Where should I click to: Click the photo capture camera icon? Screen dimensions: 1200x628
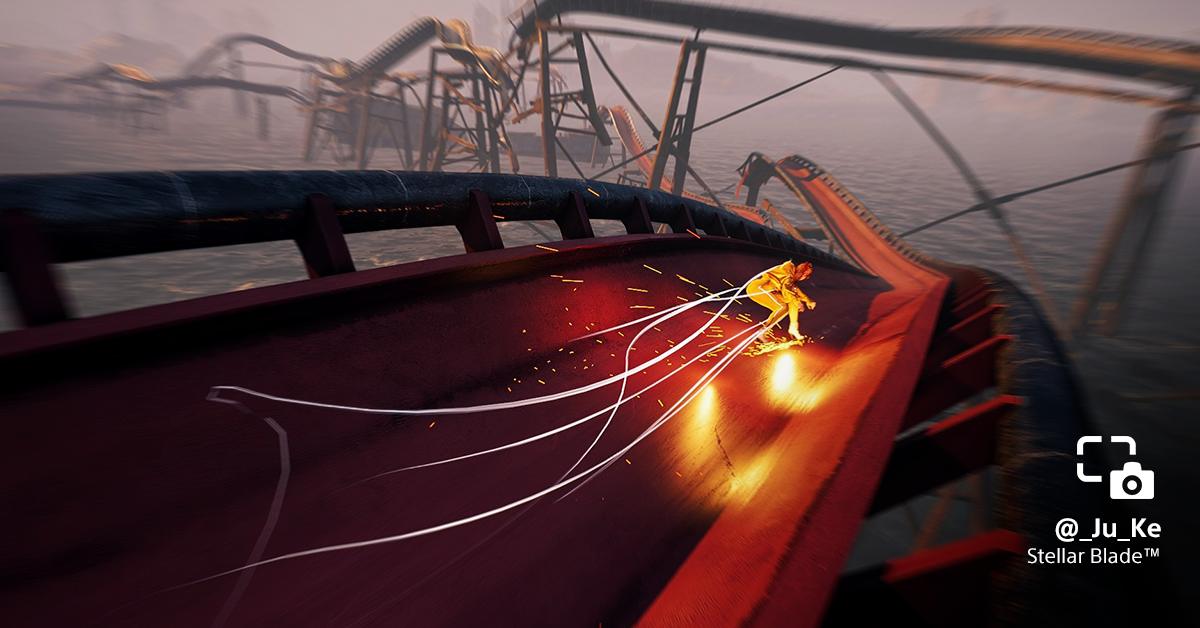tap(1115, 467)
